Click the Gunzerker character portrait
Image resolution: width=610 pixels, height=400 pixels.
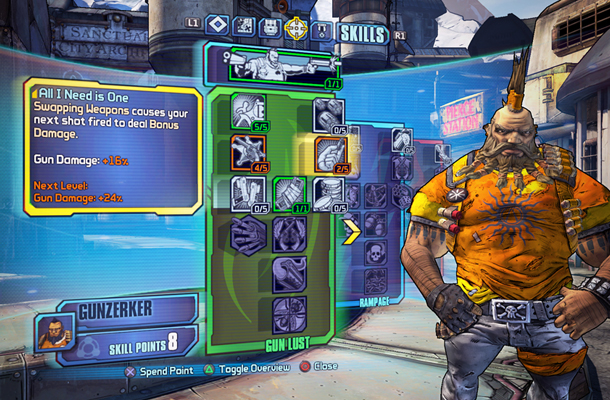pos(54,331)
